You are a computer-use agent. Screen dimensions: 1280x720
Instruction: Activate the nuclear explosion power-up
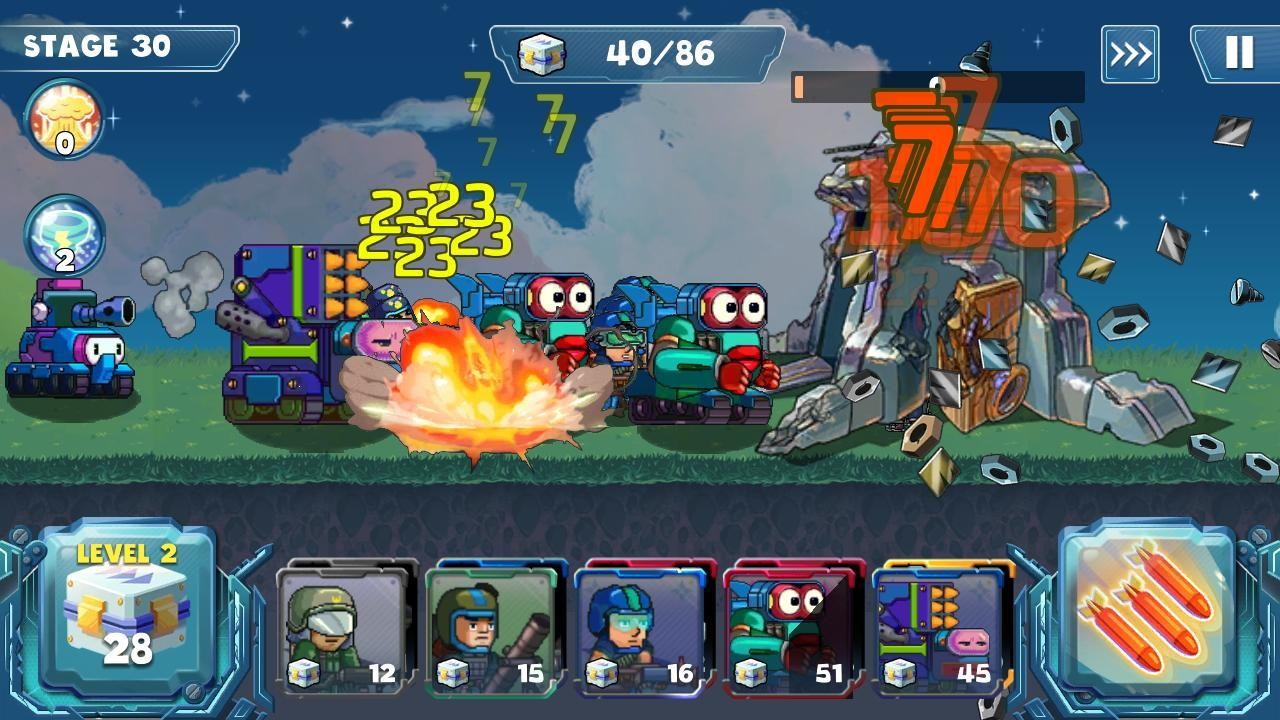coord(64,119)
